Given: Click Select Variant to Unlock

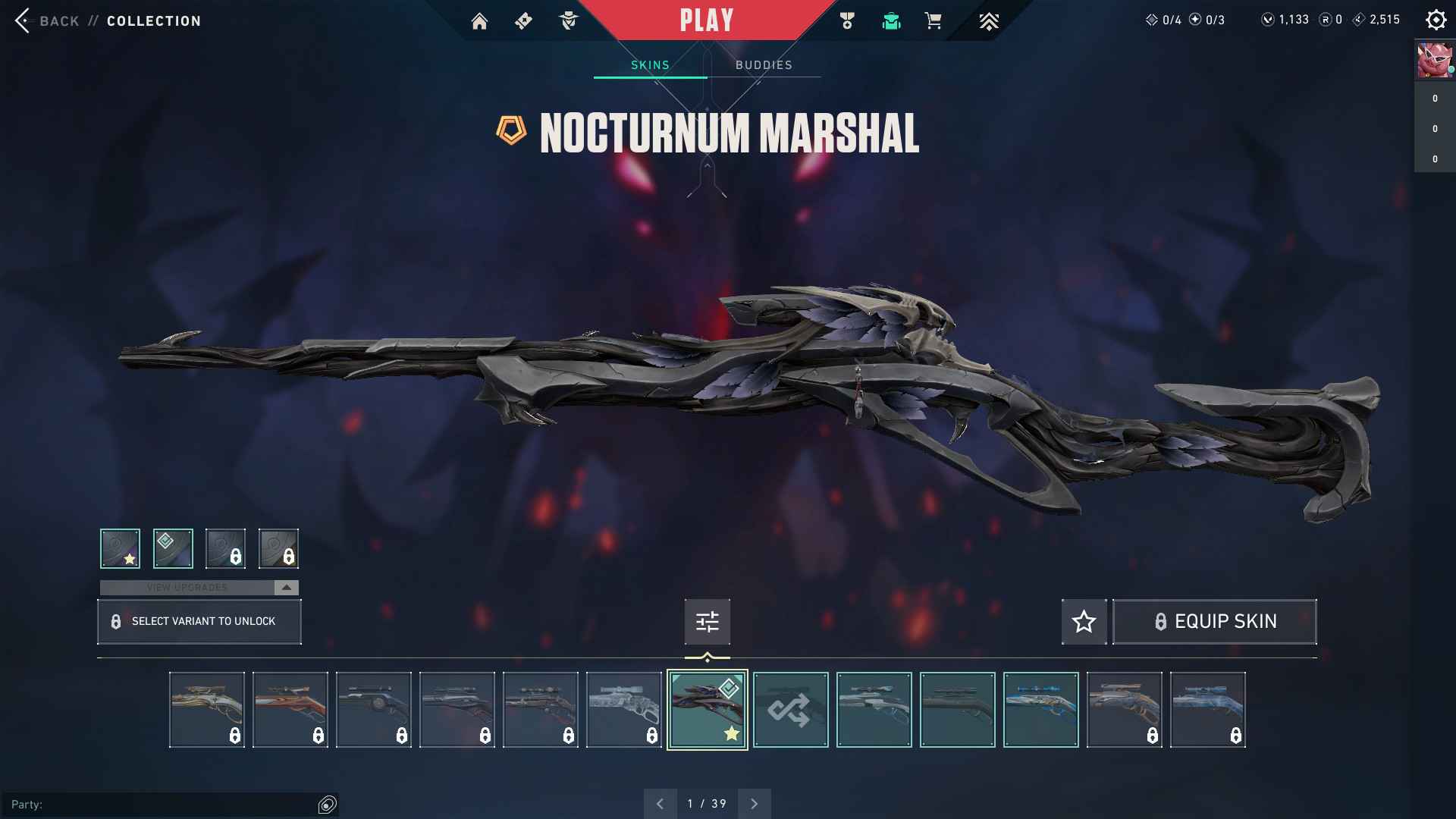Looking at the screenshot, I should 199,622.
